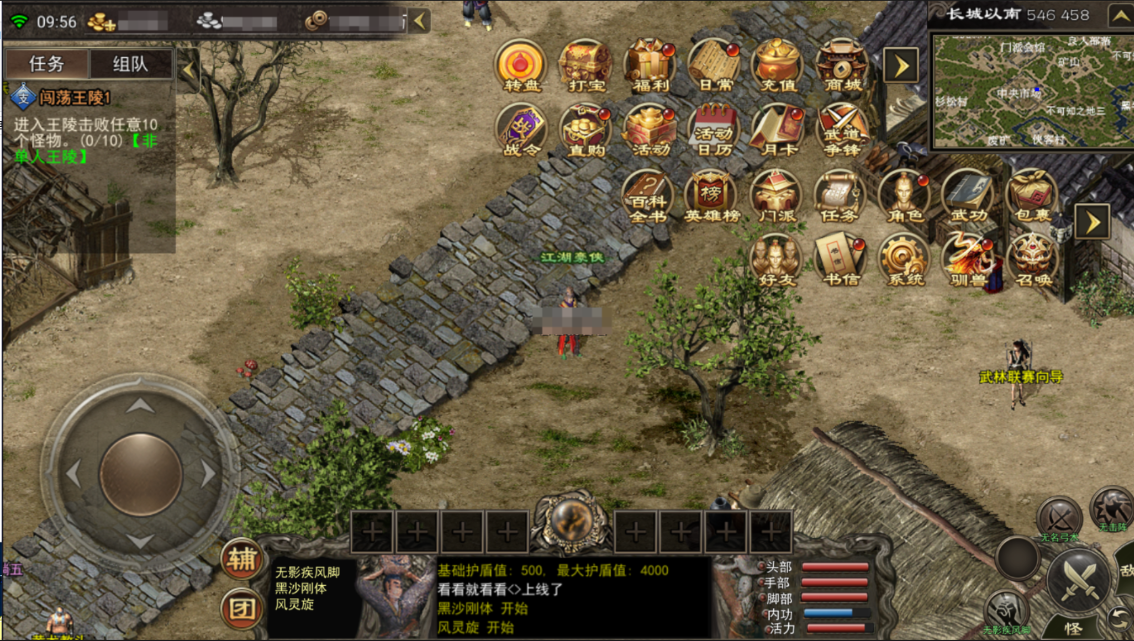1134x641 pixels.
Task: Open the 书信 mail icon
Action: pyautogui.click(x=840, y=260)
